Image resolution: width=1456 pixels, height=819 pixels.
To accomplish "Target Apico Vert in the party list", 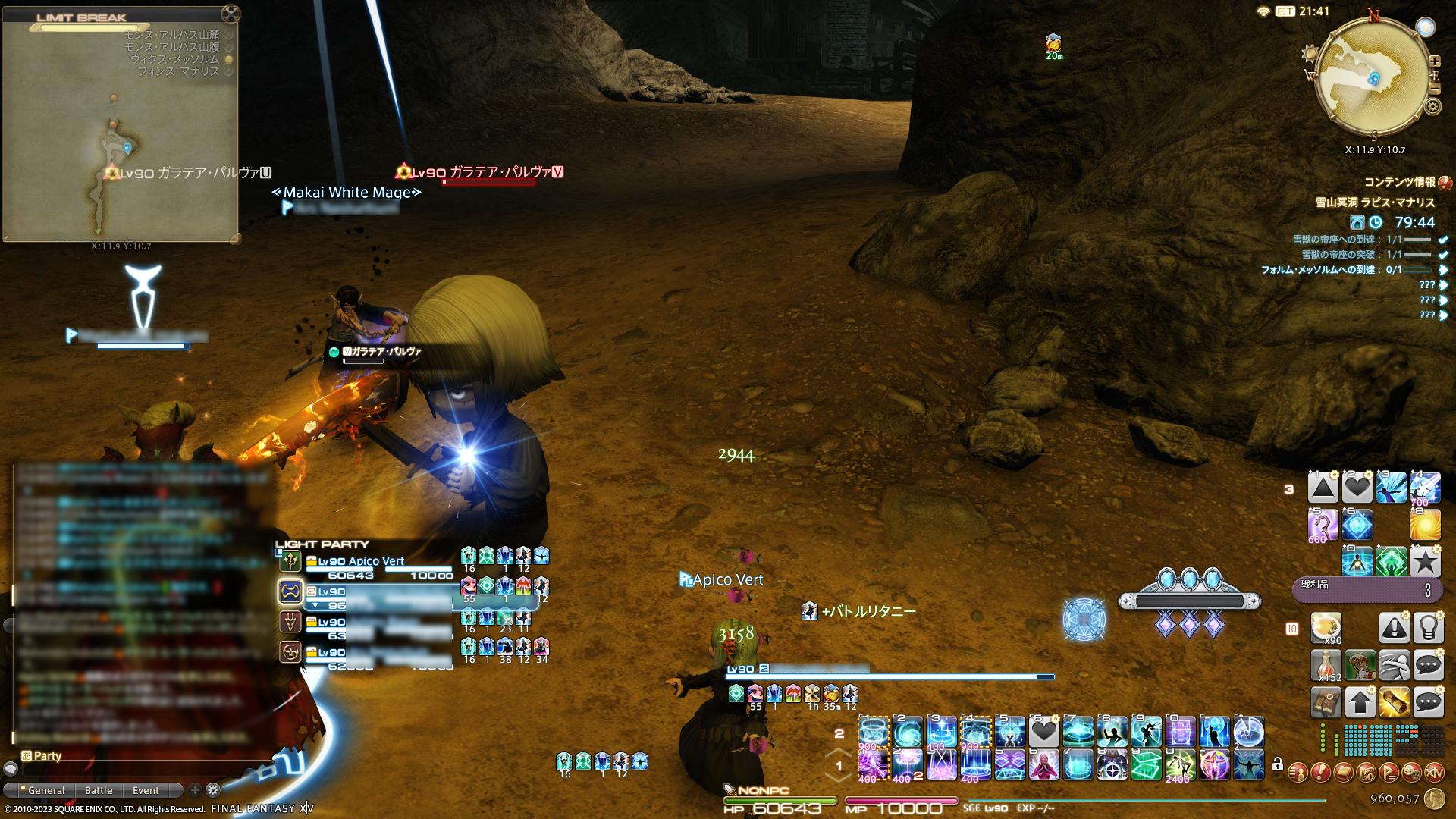I will [361, 561].
